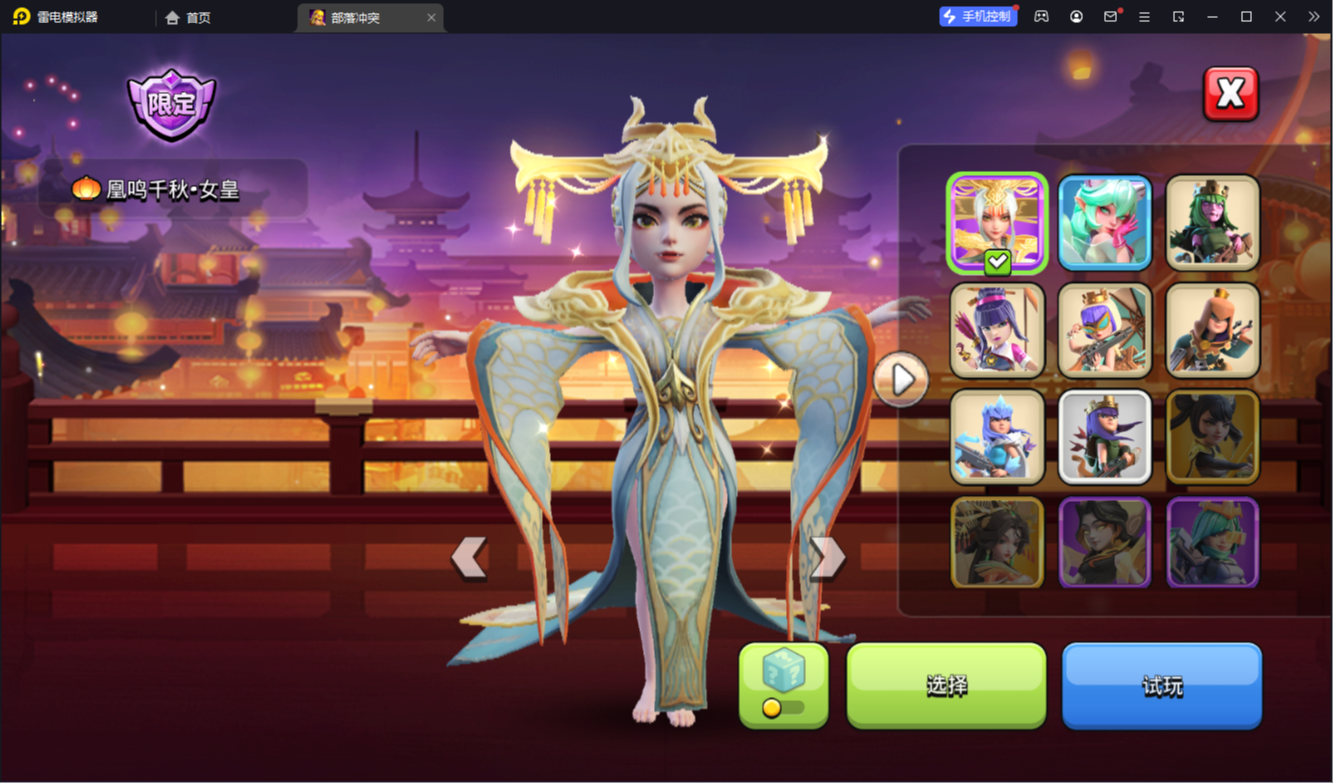Screen dimensions: 1333x783
Task: Rotate the model with the right arrow
Action: pyautogui.click(x=827, y=557)
